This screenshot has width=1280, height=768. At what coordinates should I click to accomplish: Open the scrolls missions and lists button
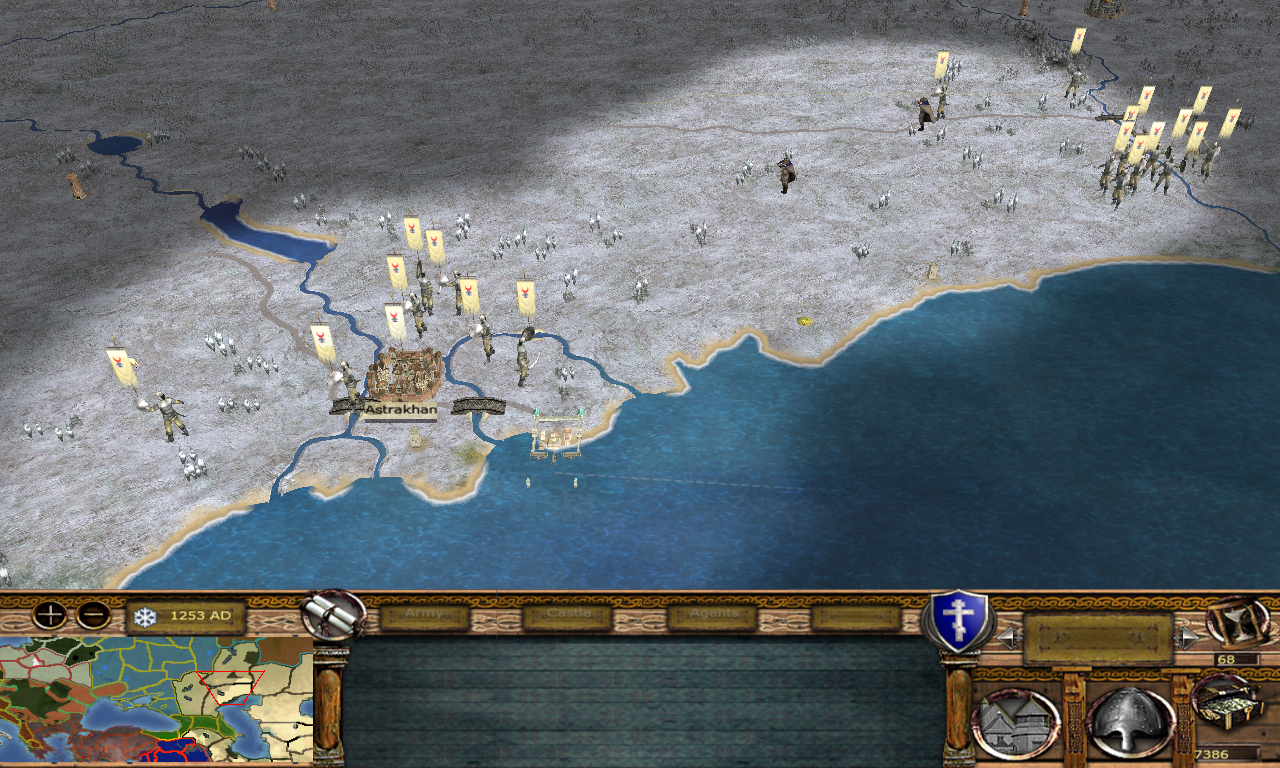(334, 614)
